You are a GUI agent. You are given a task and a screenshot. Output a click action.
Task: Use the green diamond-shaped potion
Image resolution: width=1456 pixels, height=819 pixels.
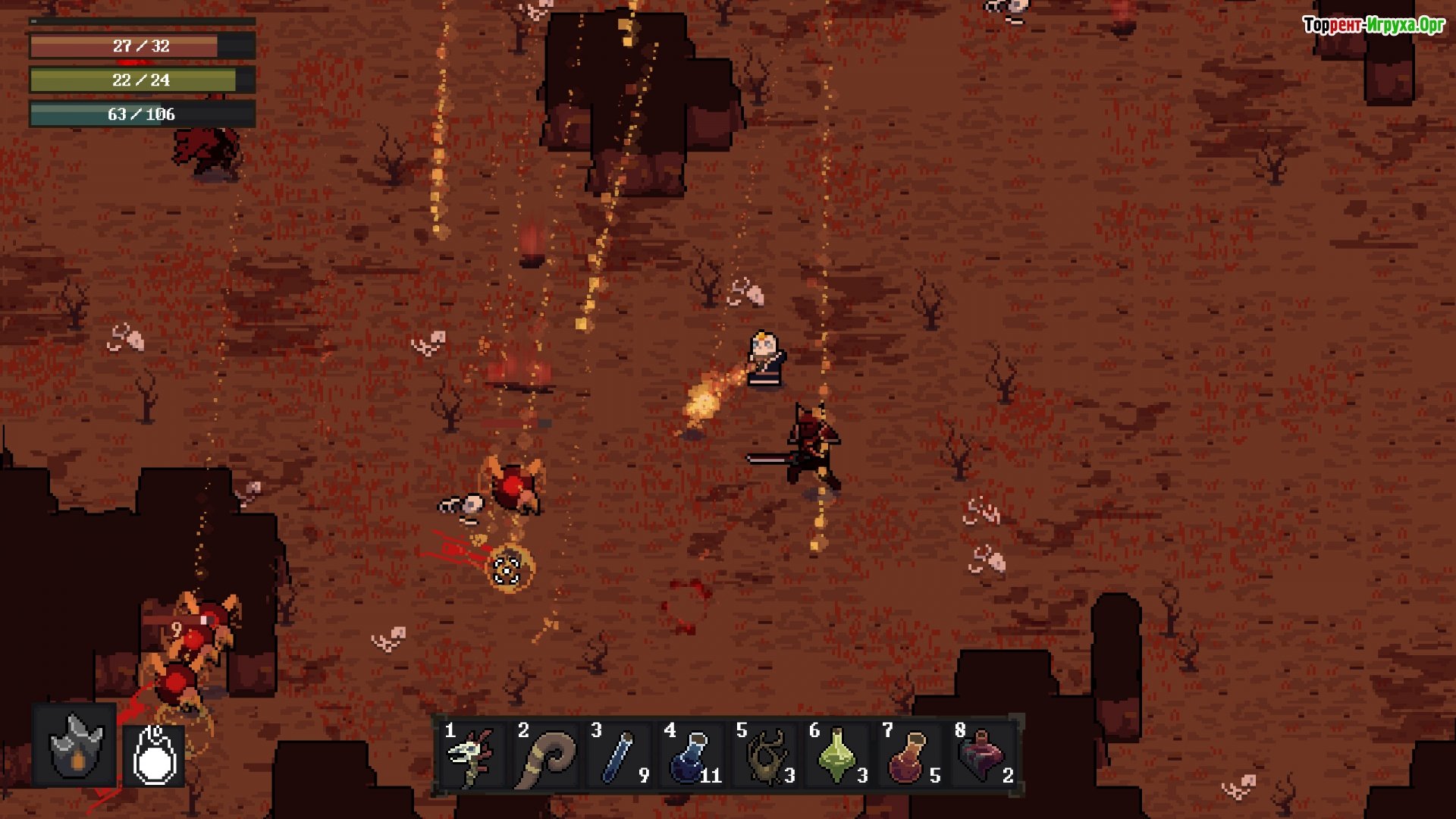click(x=836, y=755)
